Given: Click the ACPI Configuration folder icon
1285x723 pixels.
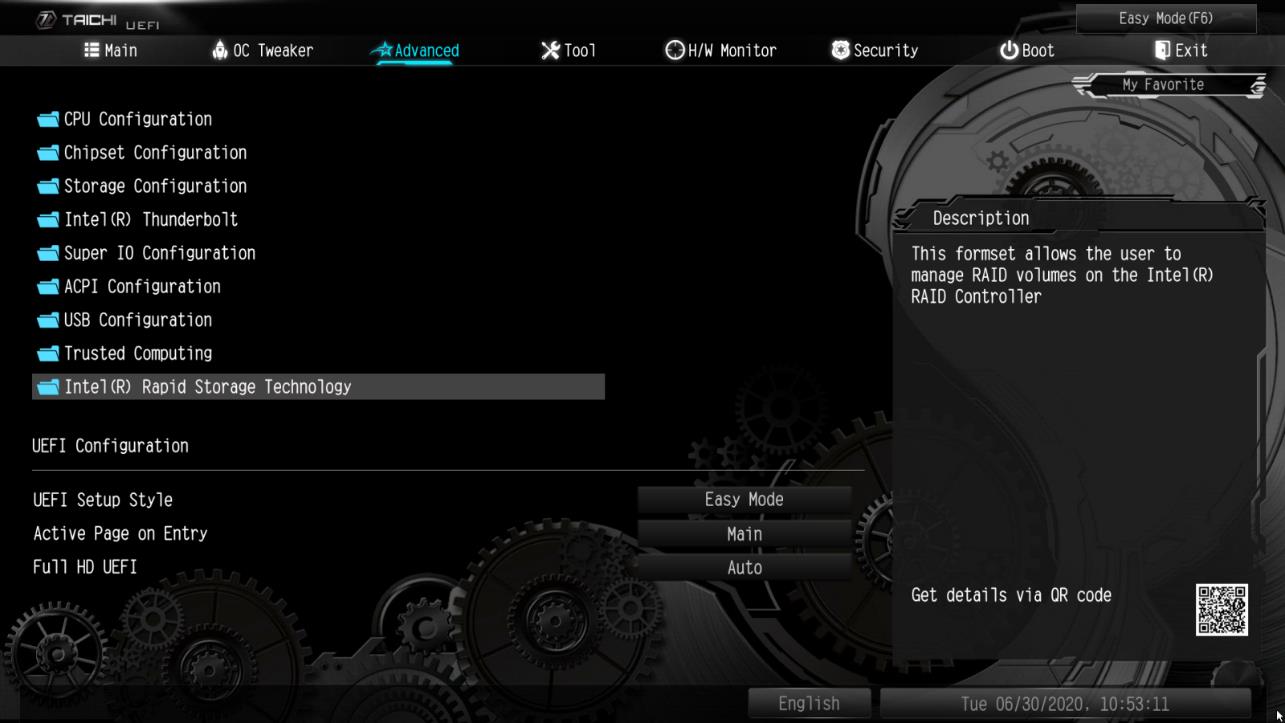Looking at the screenshot, I should (46, 286).
